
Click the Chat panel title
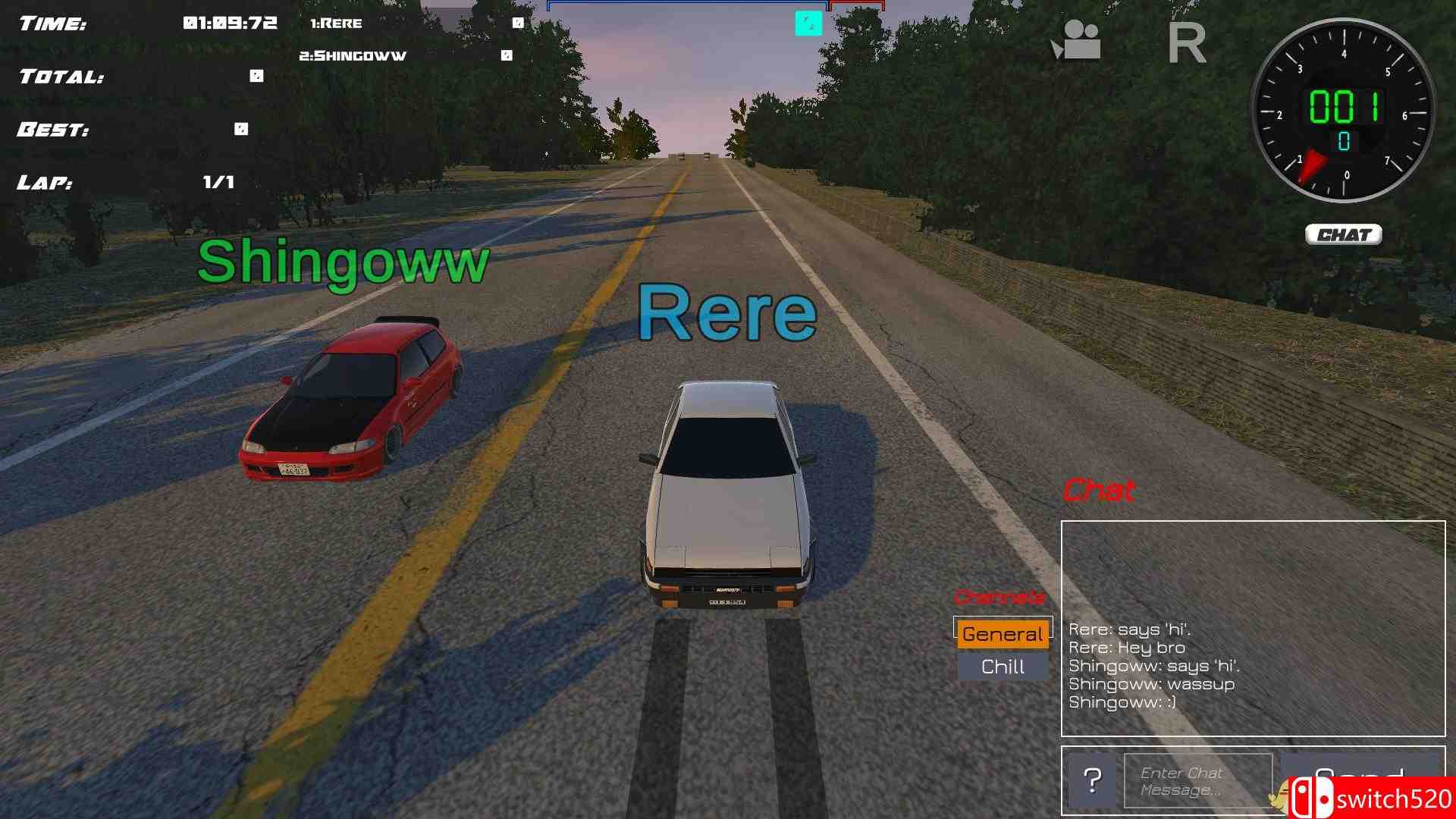[1100, 491]
